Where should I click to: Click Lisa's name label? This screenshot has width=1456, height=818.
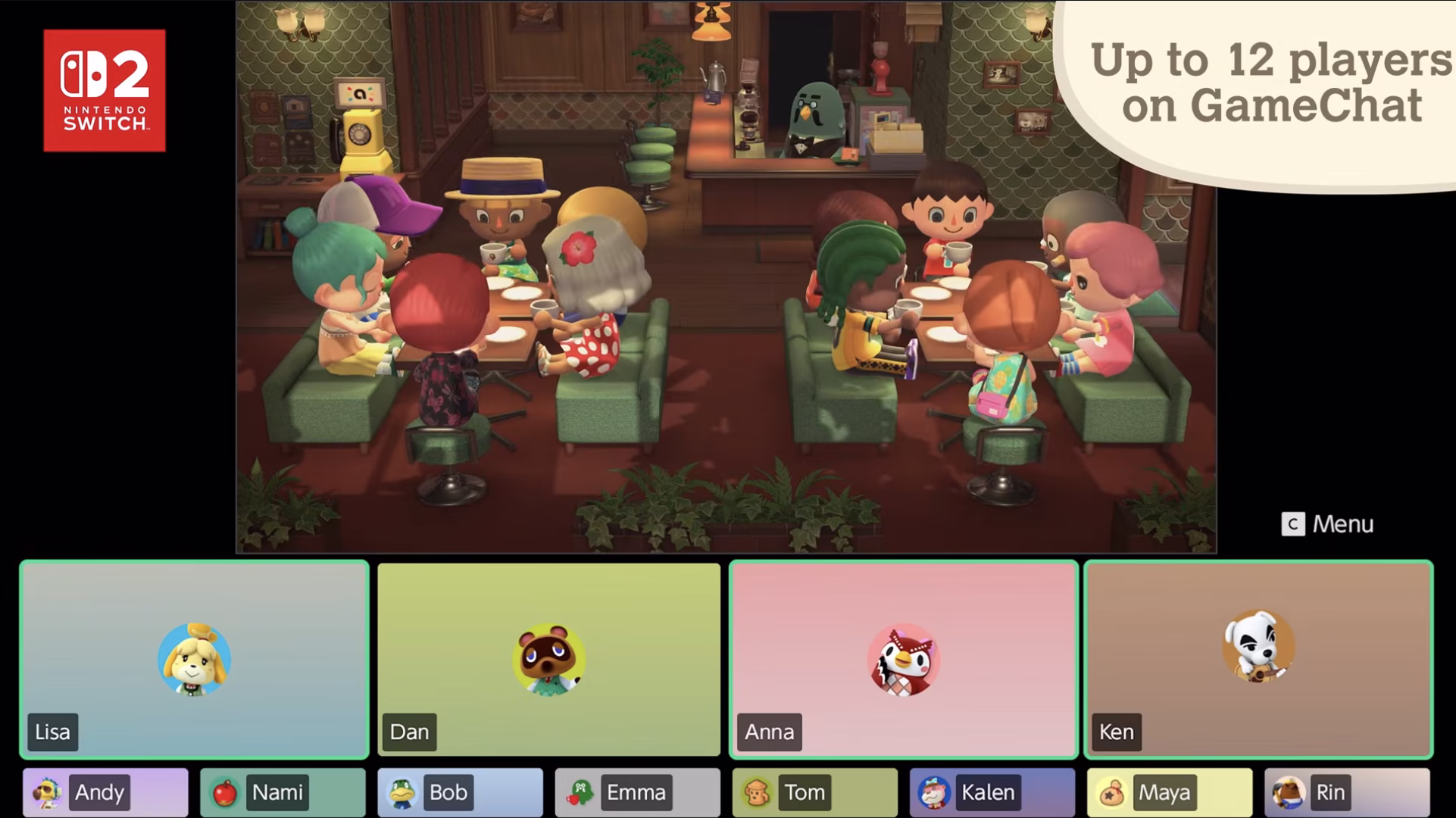(52, 732)
